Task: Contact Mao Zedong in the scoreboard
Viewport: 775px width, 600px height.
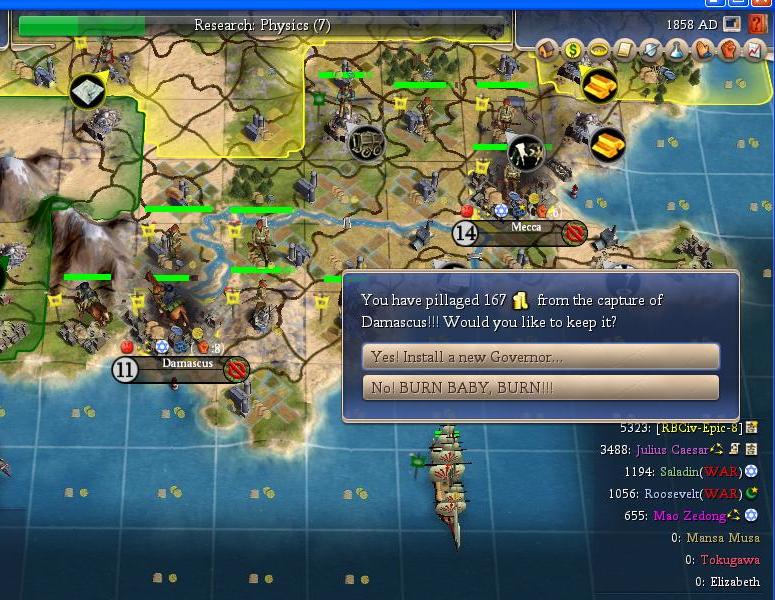Action: click(688, 516)
